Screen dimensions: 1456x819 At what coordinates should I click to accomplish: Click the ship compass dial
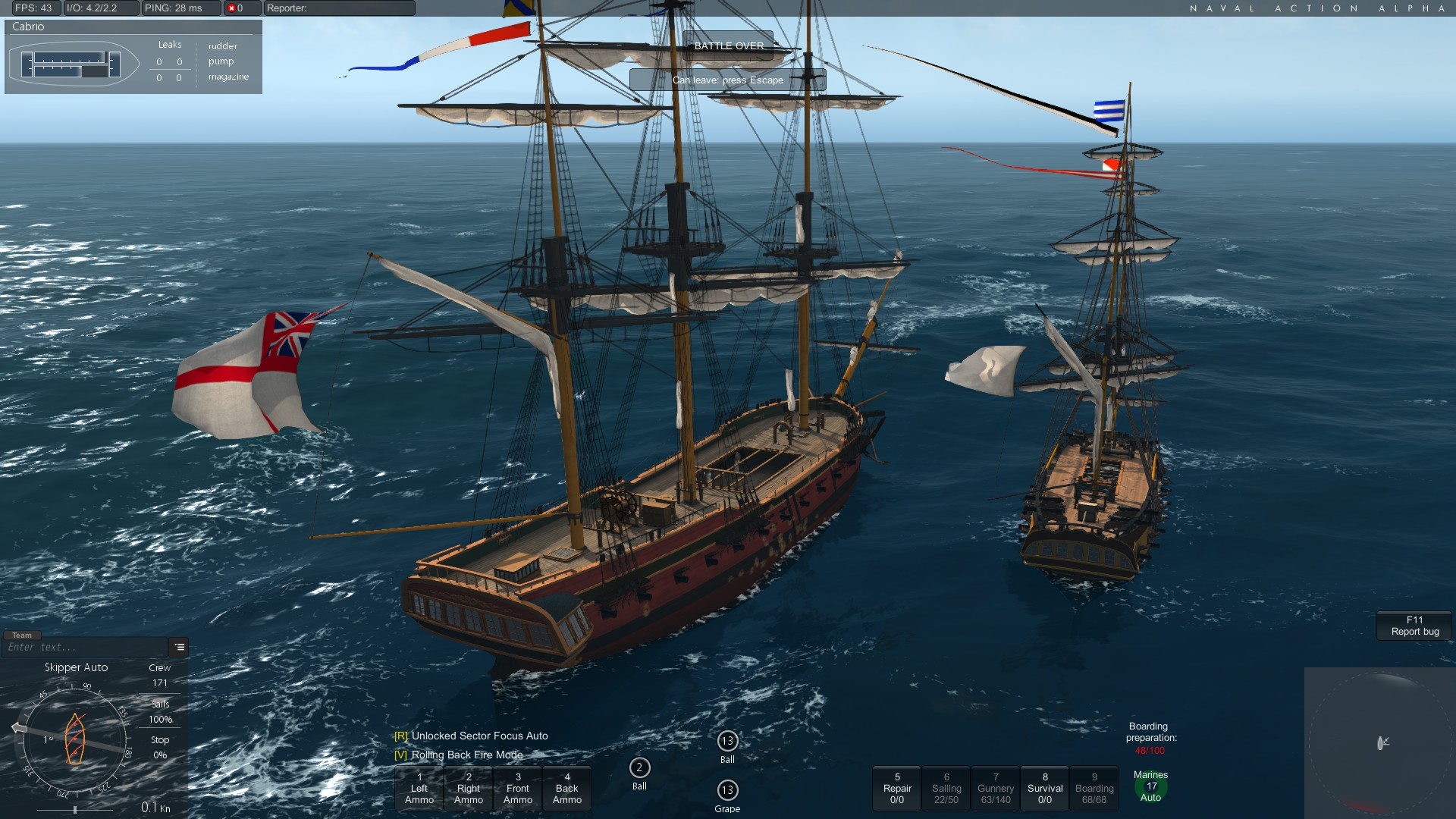74,738
